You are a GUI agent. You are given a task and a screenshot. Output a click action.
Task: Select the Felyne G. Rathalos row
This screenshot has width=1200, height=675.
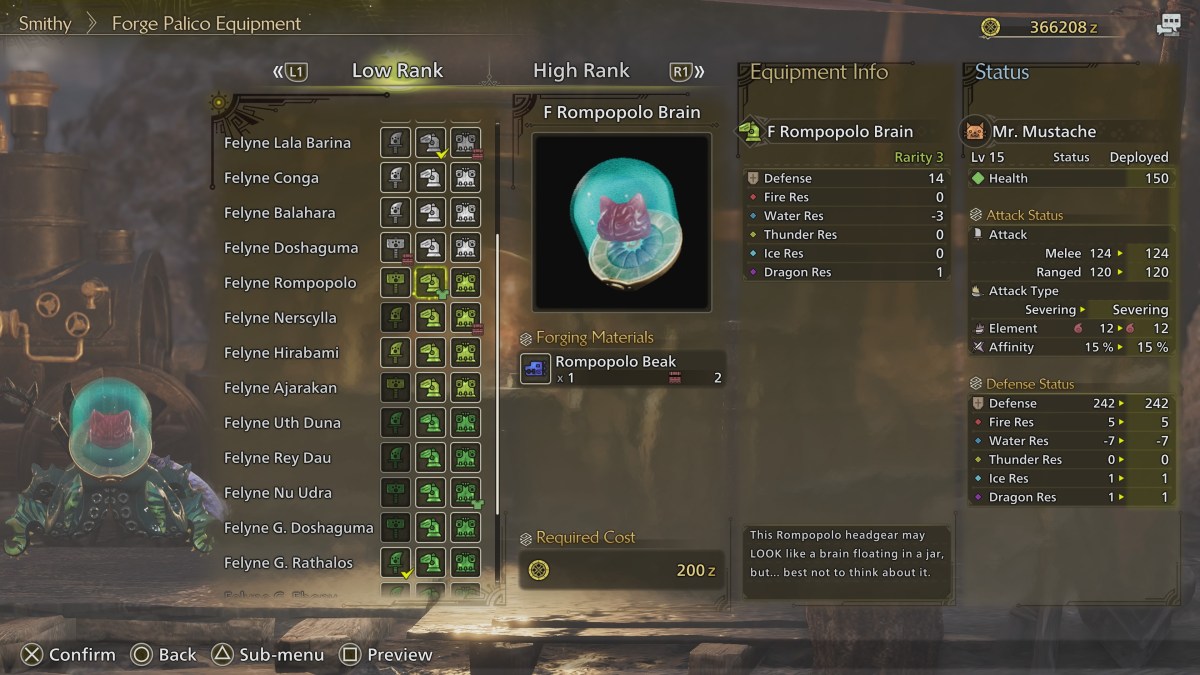coord(288,563)
